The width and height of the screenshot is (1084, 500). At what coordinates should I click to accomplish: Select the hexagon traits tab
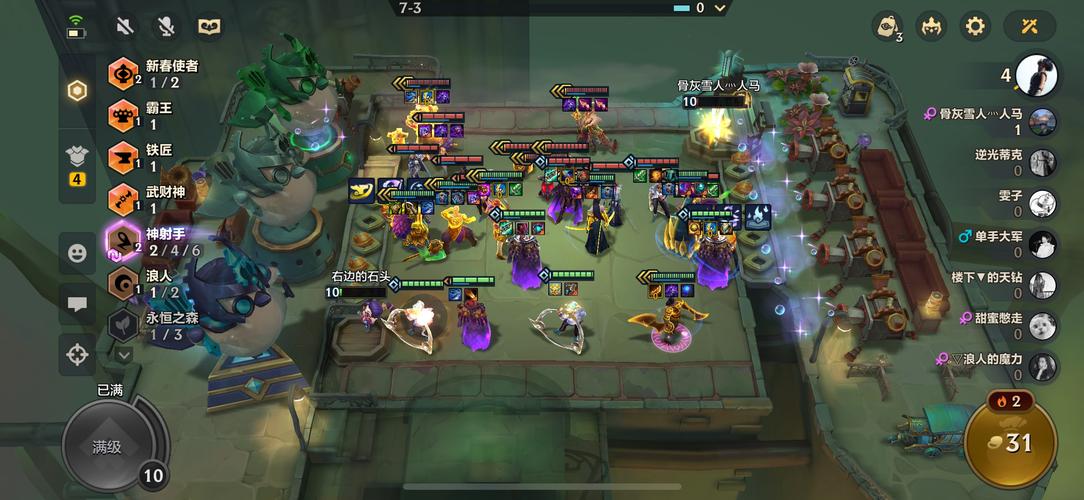(x=77, y=91)
